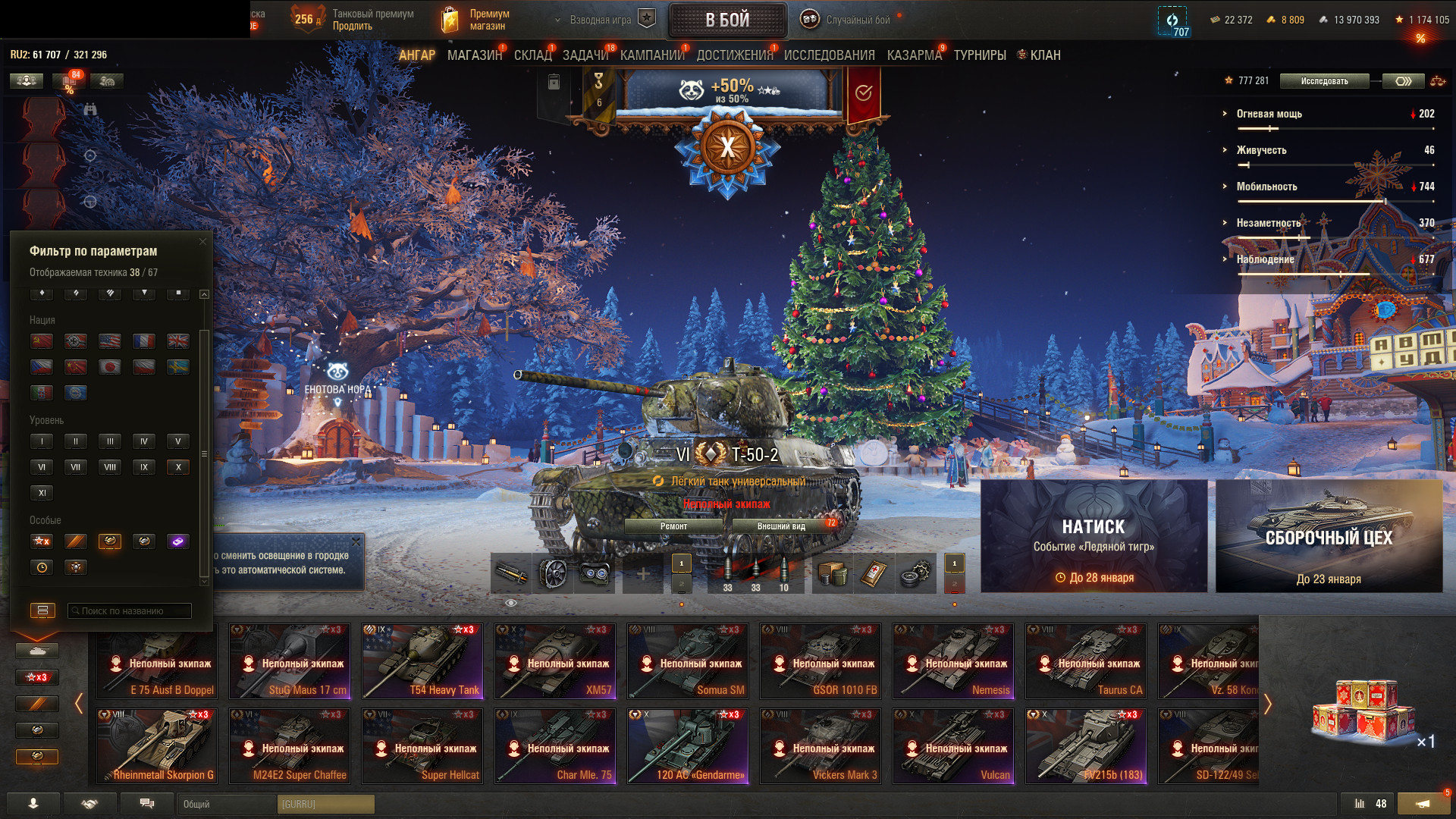The height and width of the screenshot is (819, 1456).
Task: Switch to the ИССЛЕДОВАНИЯ tab
Action: tap(829, 55)
